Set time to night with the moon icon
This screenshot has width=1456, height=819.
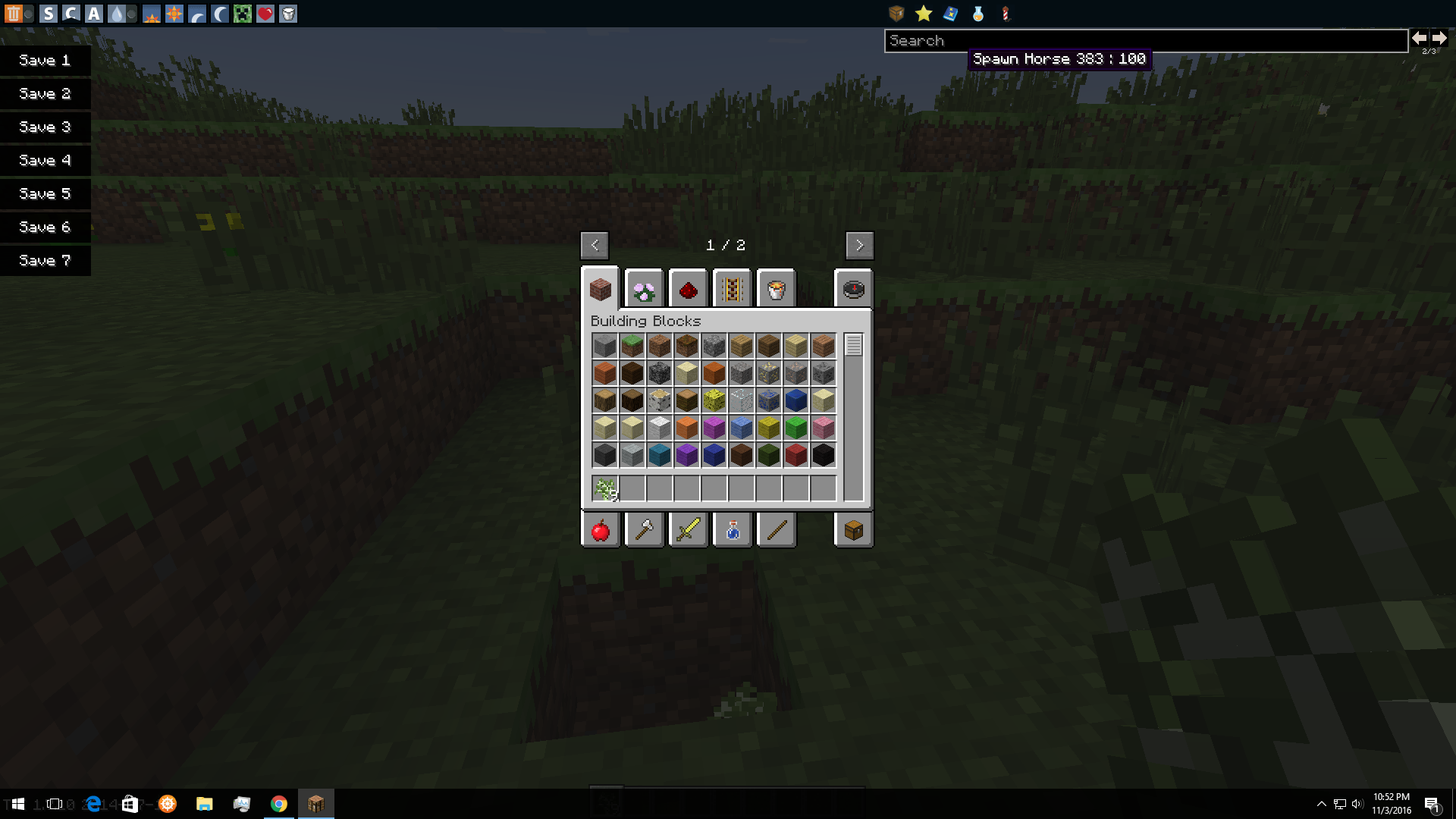point(220,13)
